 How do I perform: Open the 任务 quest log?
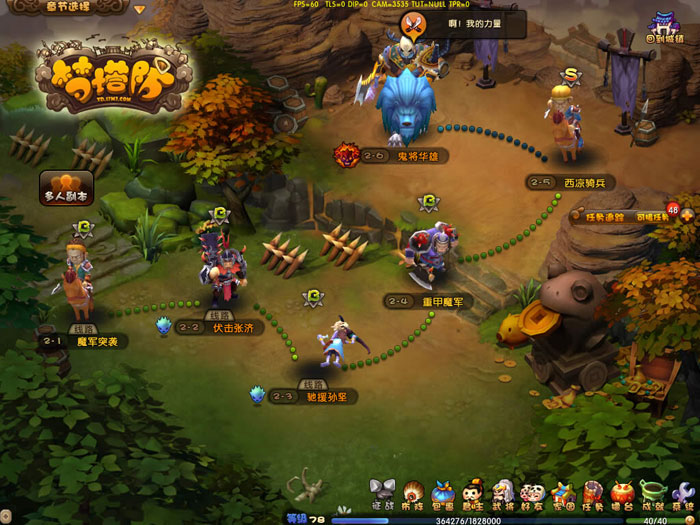point(593,494)
